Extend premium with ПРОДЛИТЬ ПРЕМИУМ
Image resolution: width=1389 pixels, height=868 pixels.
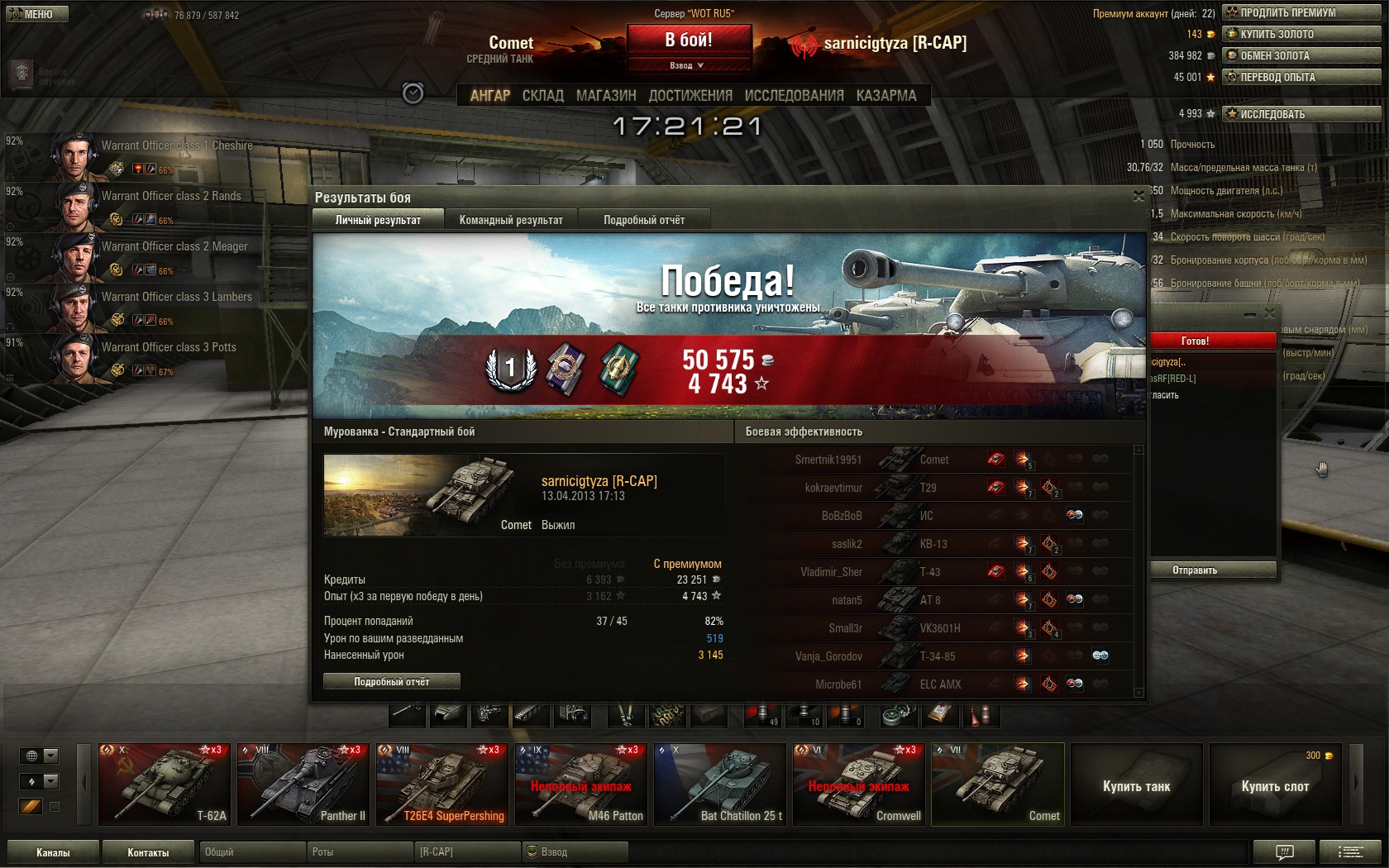coord(1301,12)
